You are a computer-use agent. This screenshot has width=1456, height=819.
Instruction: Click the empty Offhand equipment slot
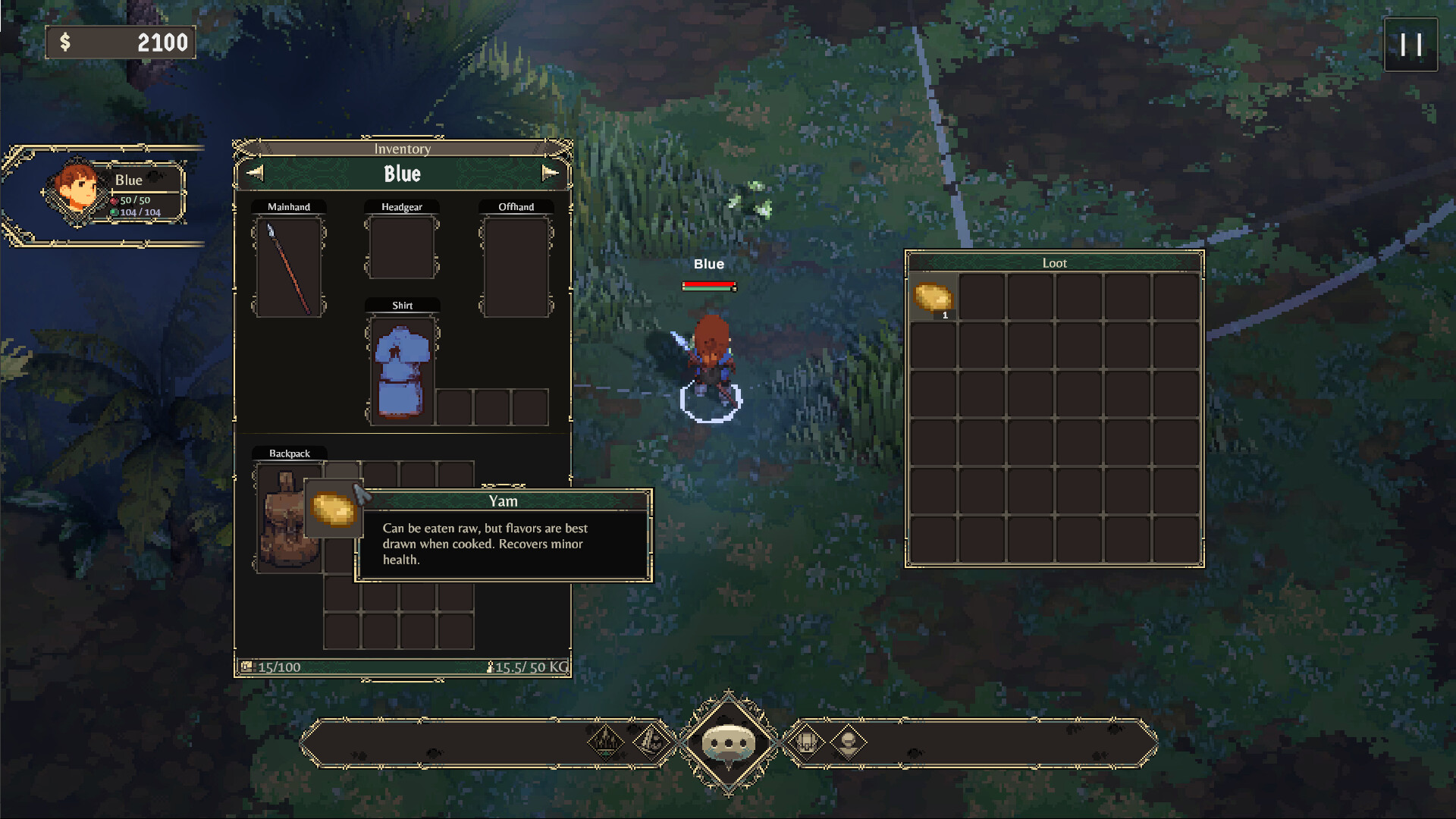click(x=515, y=267)
